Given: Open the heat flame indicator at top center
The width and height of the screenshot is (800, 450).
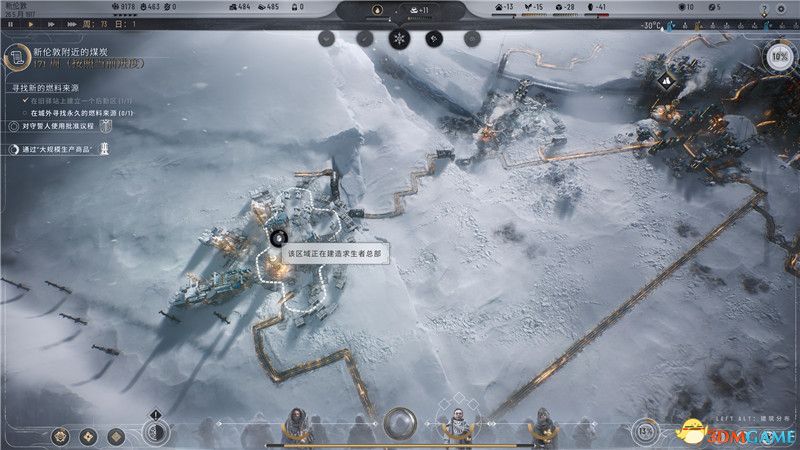Looking at the screenshot, I should [375, 12].
